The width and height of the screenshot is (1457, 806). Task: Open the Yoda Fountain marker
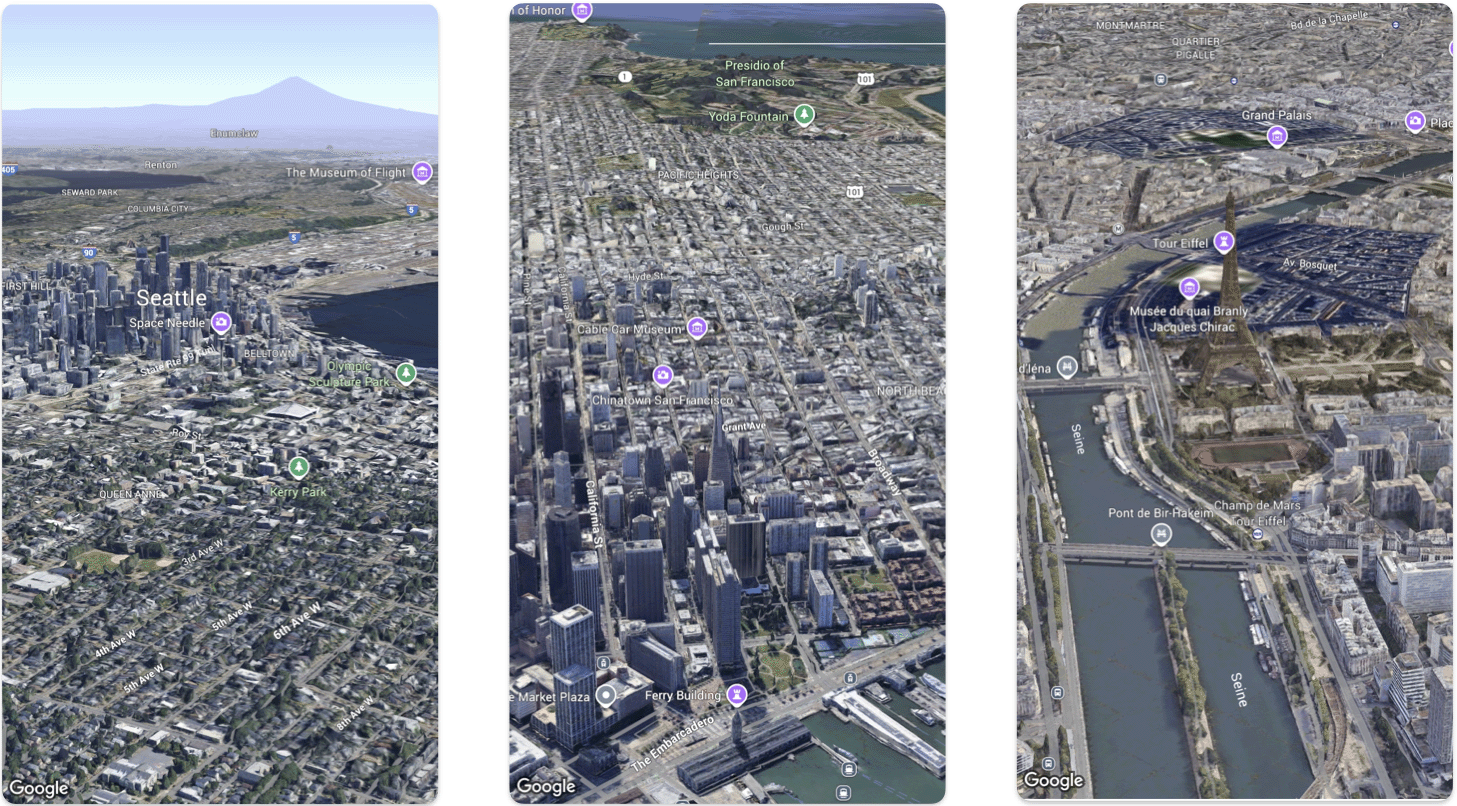803,115
